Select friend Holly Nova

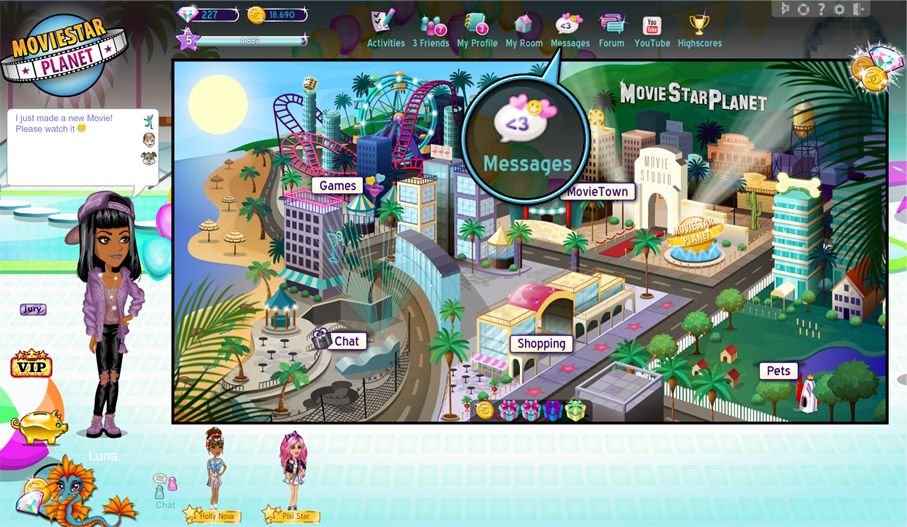pos(214,470)
